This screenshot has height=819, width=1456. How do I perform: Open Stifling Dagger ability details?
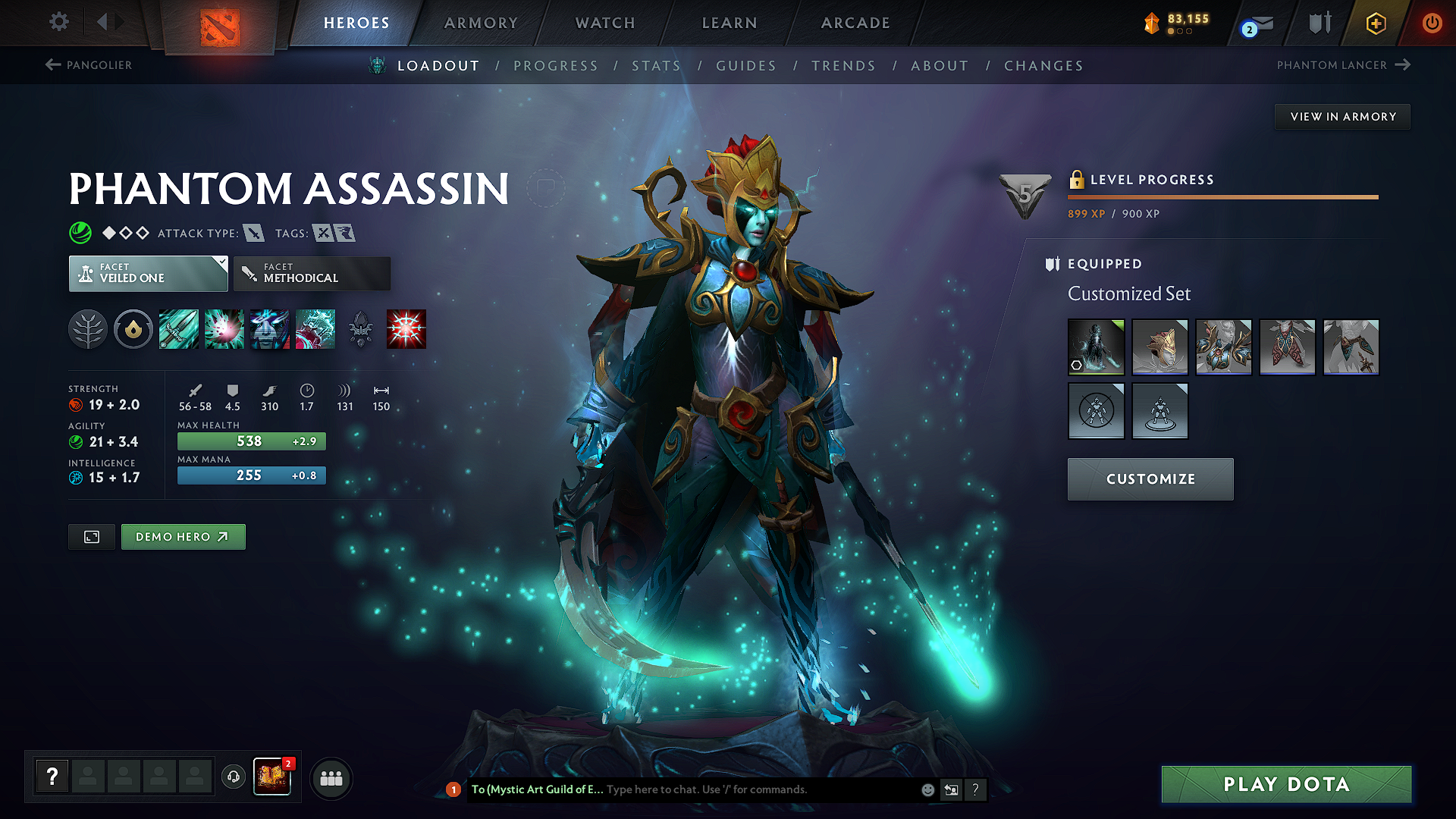179,328
